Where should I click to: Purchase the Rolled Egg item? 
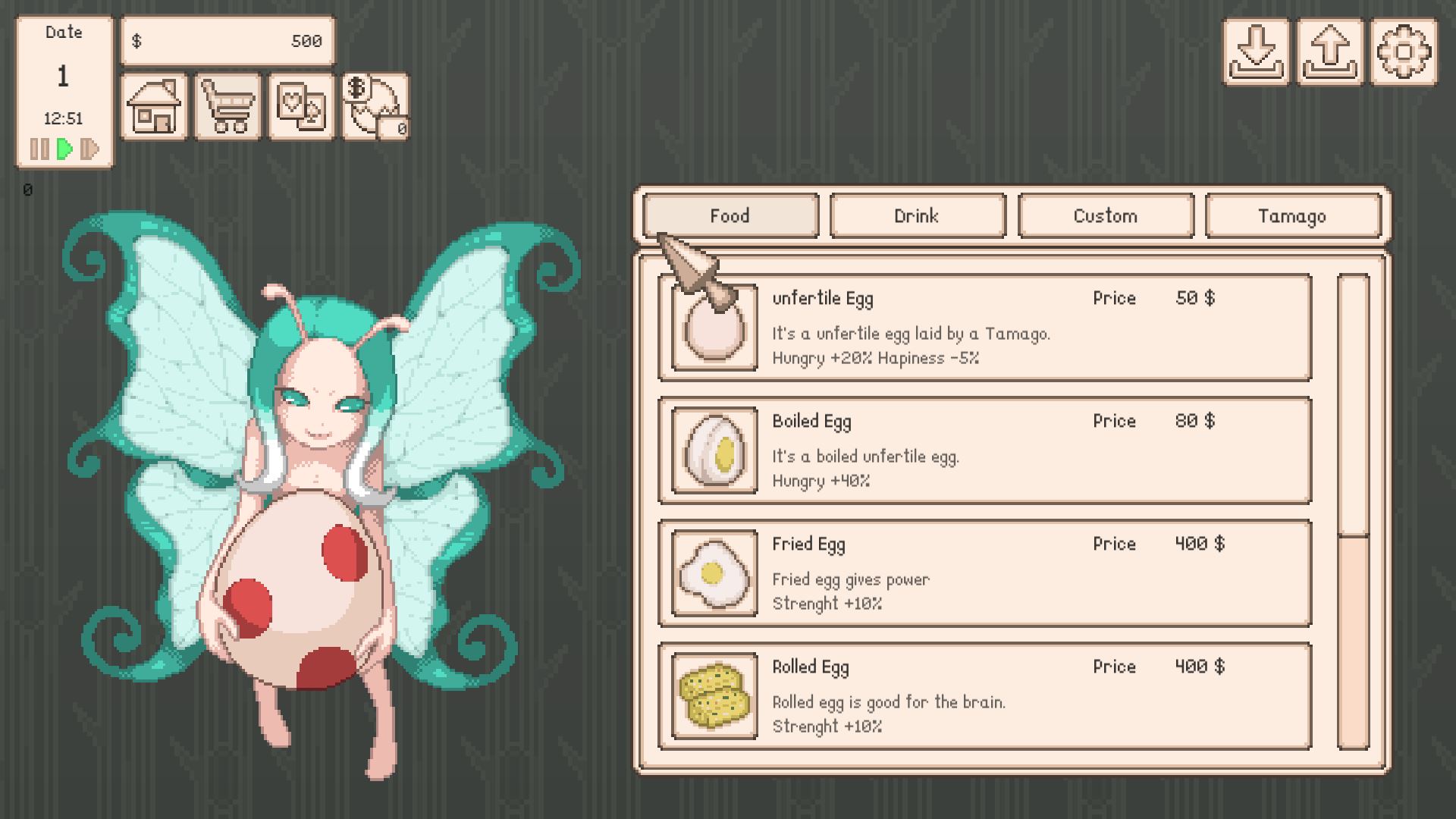[984, 696]
